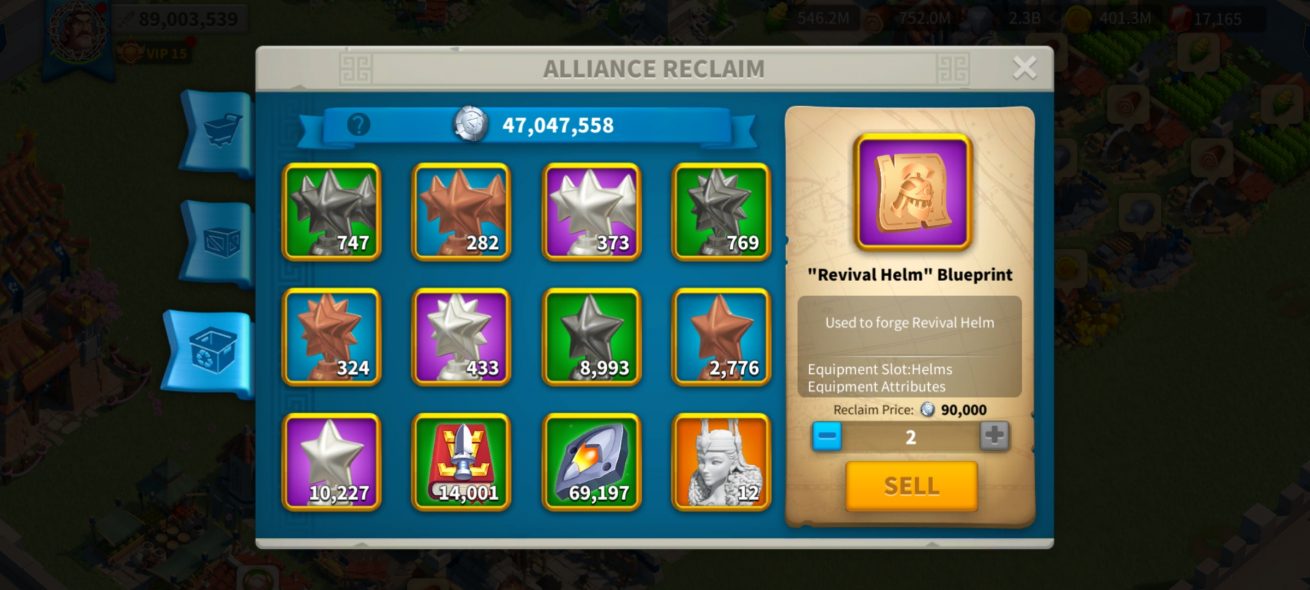The image size is (1310, 590).
Task: Open the shopping cart tab
Action: click(x=217, y=131)
